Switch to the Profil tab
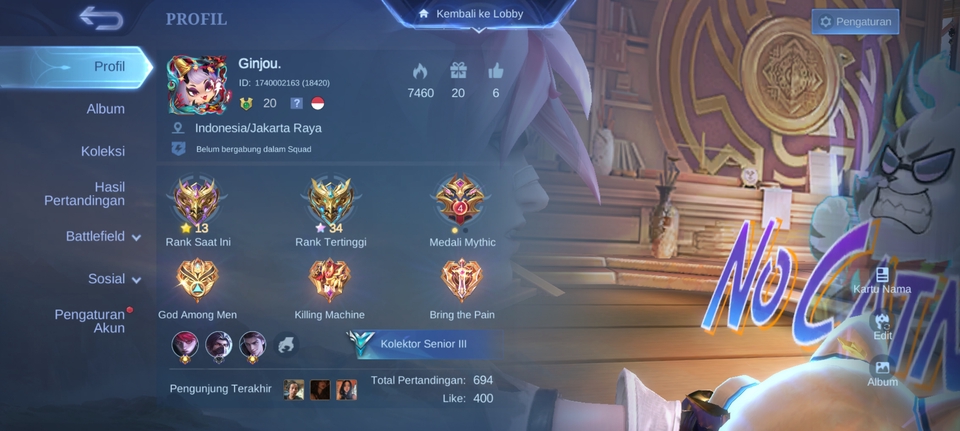 tap(109, 66)
